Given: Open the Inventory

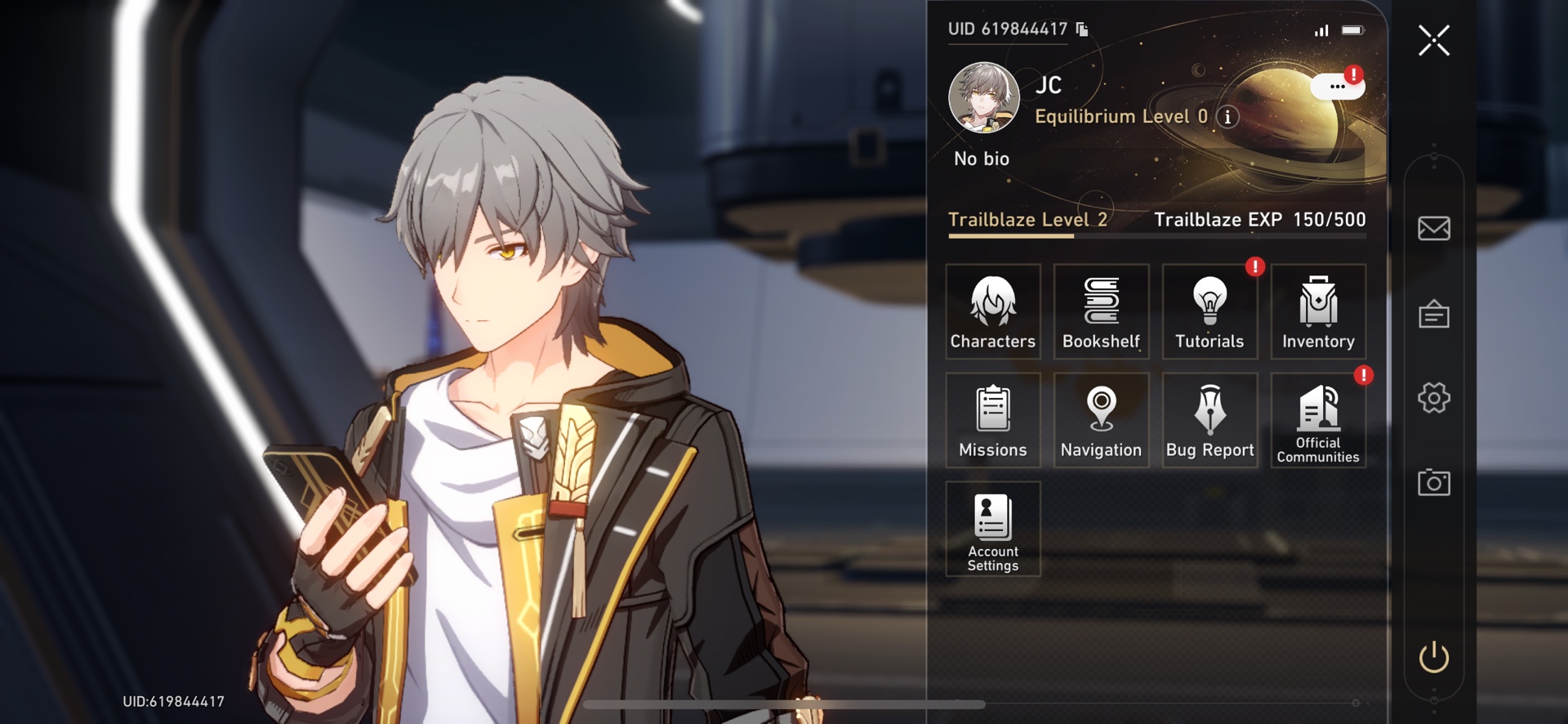Looking at the screenshot, I should tap(1317, 311).
